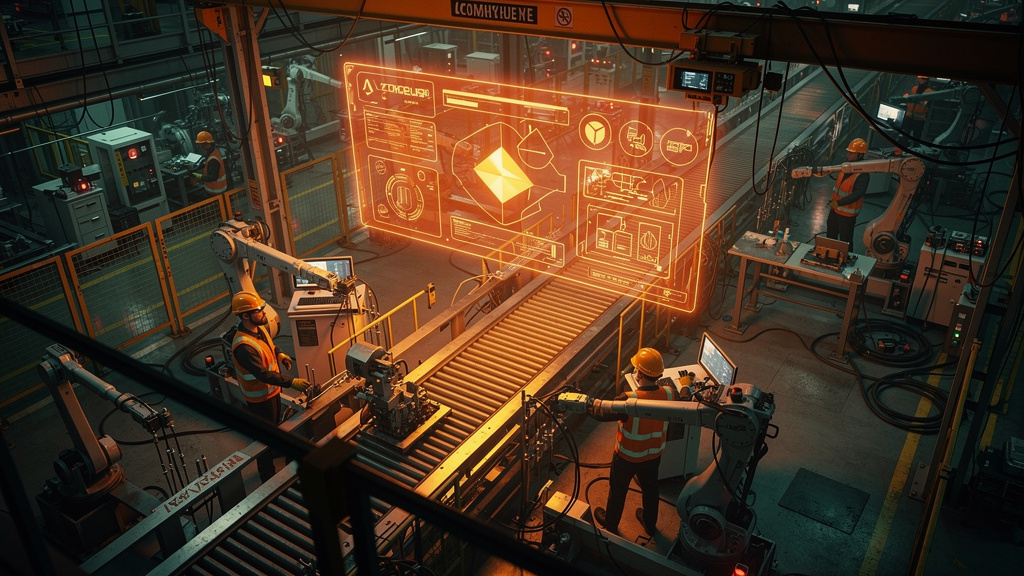Select the long bar atop the hologram
This screenshot has width=1024, height=576.
(x=491, y=101)
